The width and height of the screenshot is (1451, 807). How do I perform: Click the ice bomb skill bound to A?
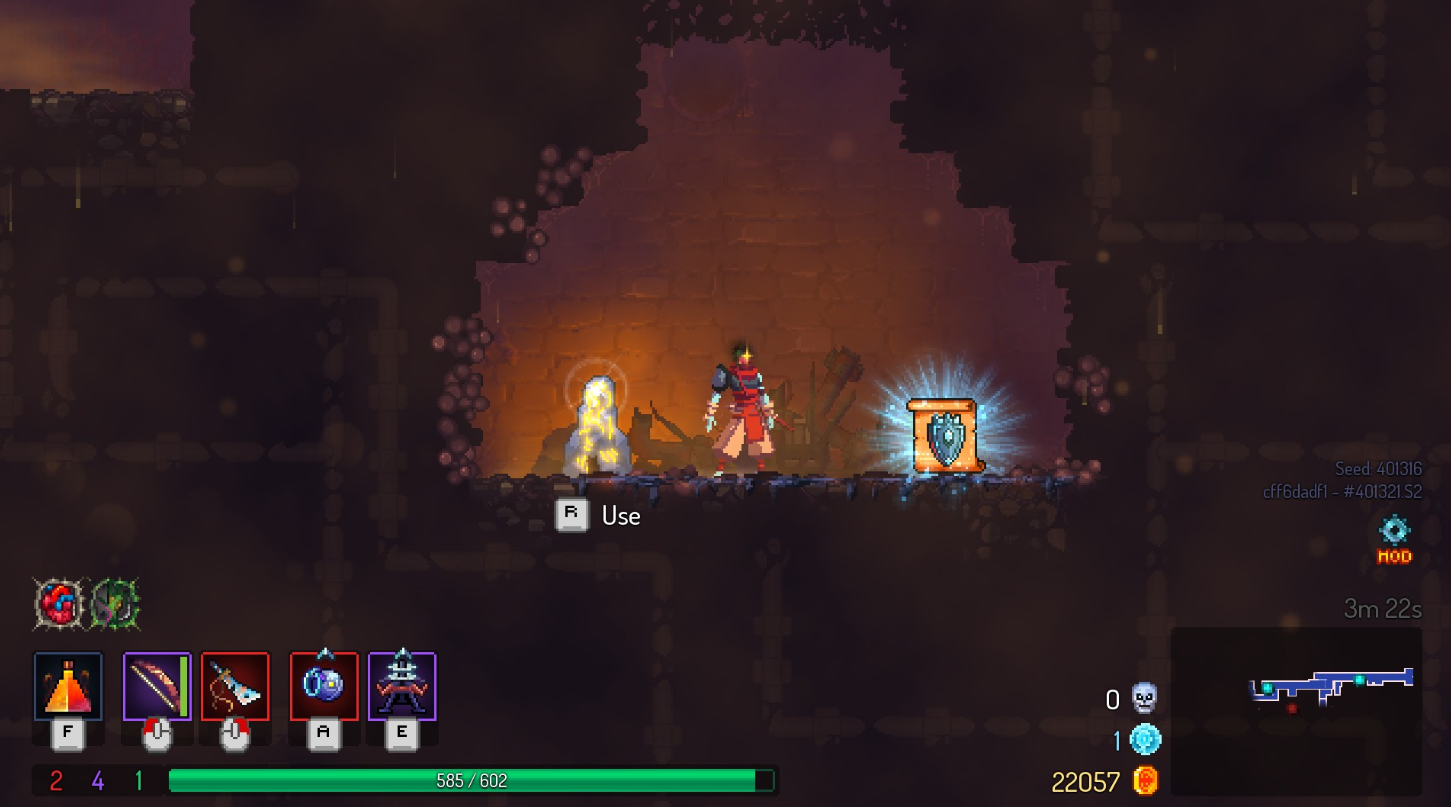coord(322,687)
